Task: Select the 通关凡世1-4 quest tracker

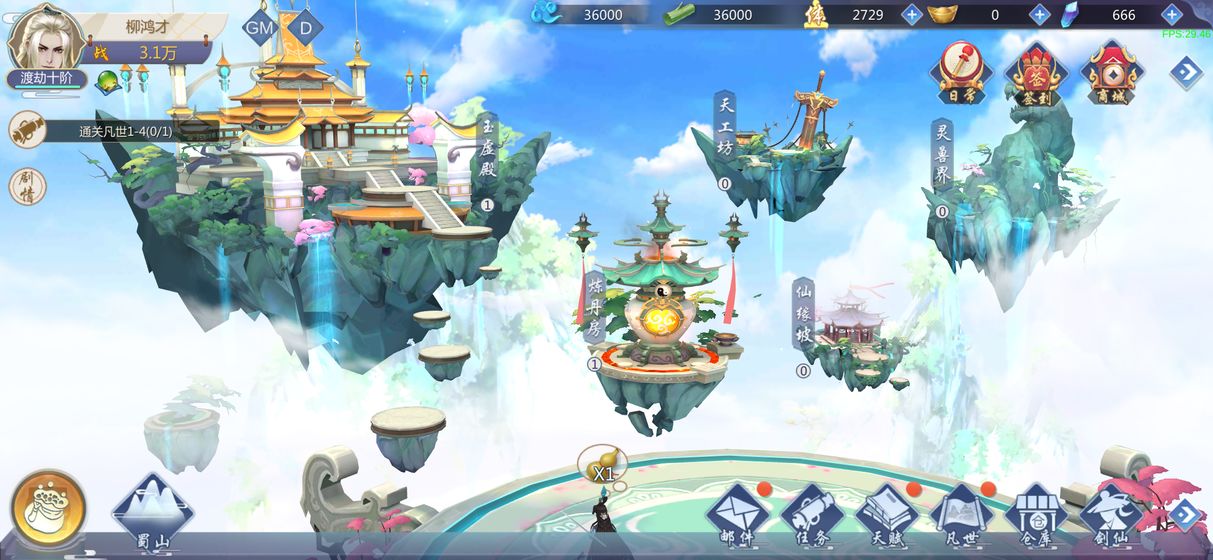Action: [125, 131]
